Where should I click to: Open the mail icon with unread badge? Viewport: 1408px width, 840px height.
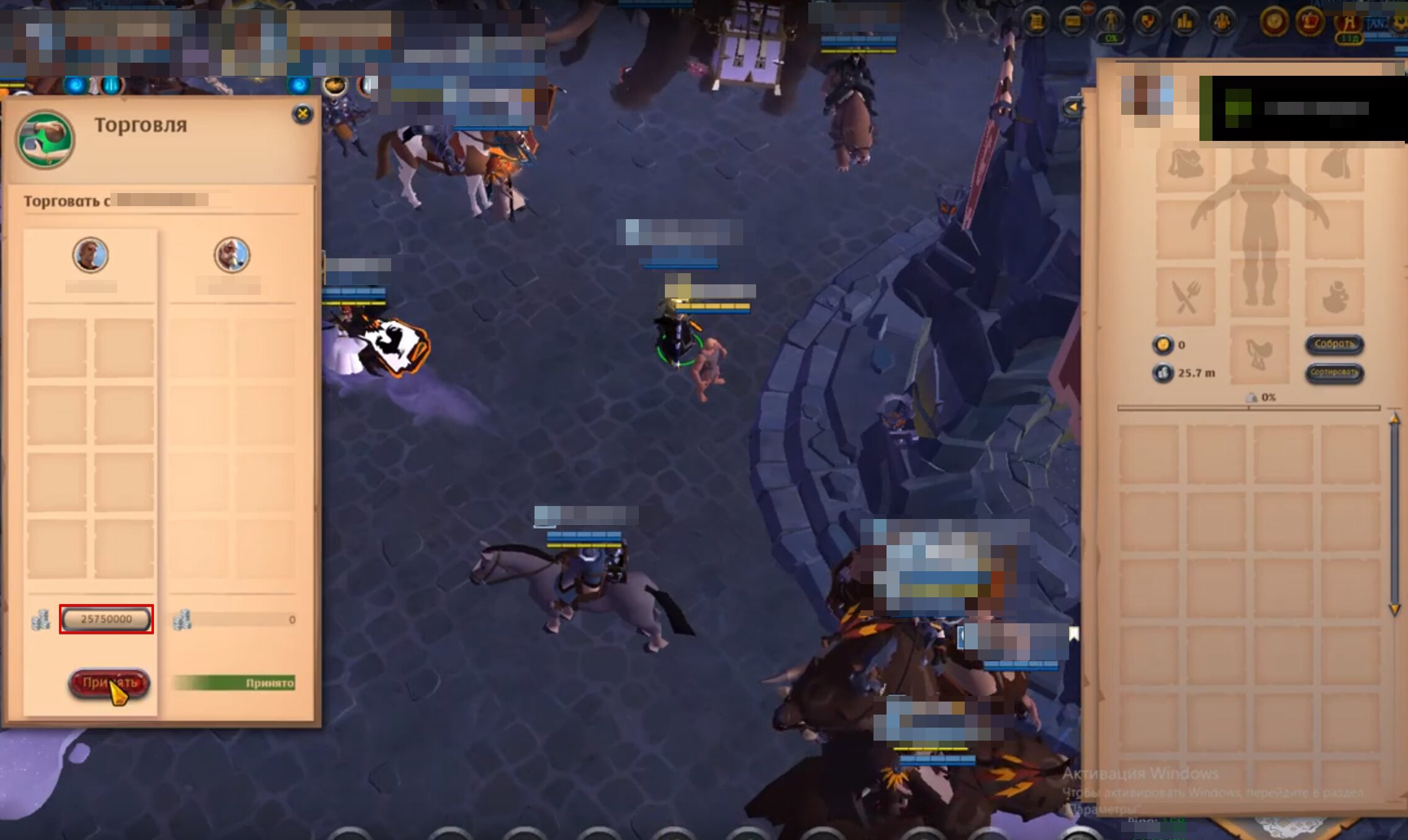point(1074,20)
